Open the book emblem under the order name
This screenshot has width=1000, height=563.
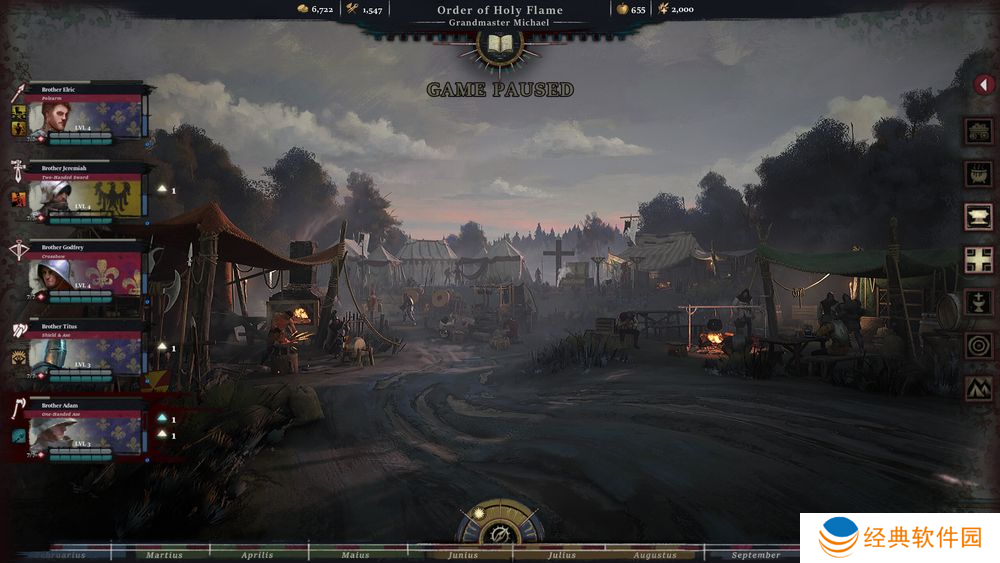[x=498, y=45]
